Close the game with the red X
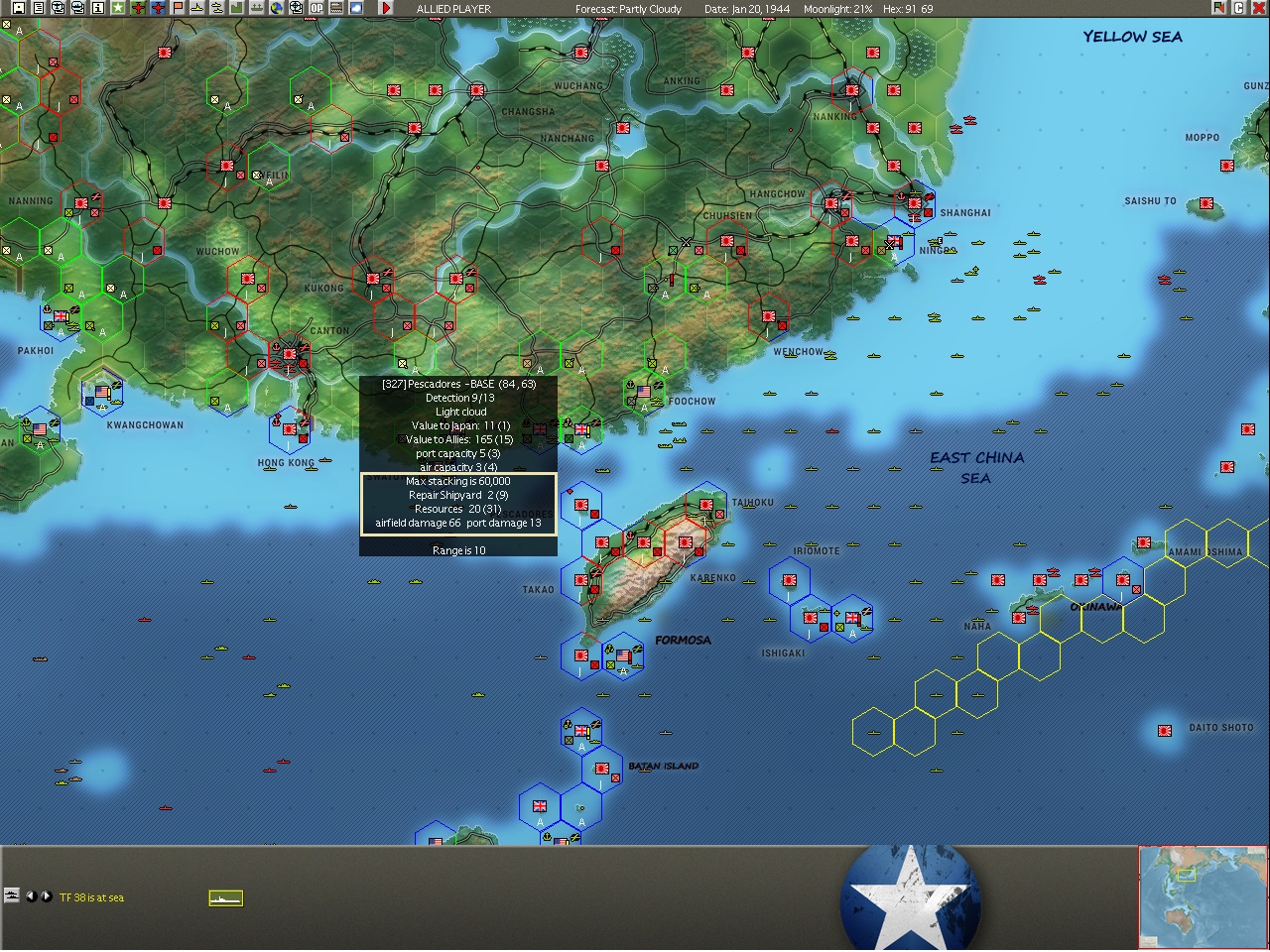The image size is (1270, 952). (x=1259, y=8)
